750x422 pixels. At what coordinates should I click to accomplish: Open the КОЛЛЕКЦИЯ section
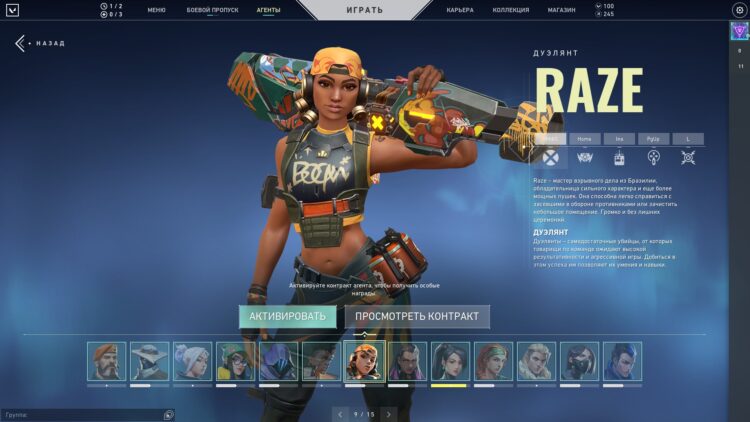(511, 9)
